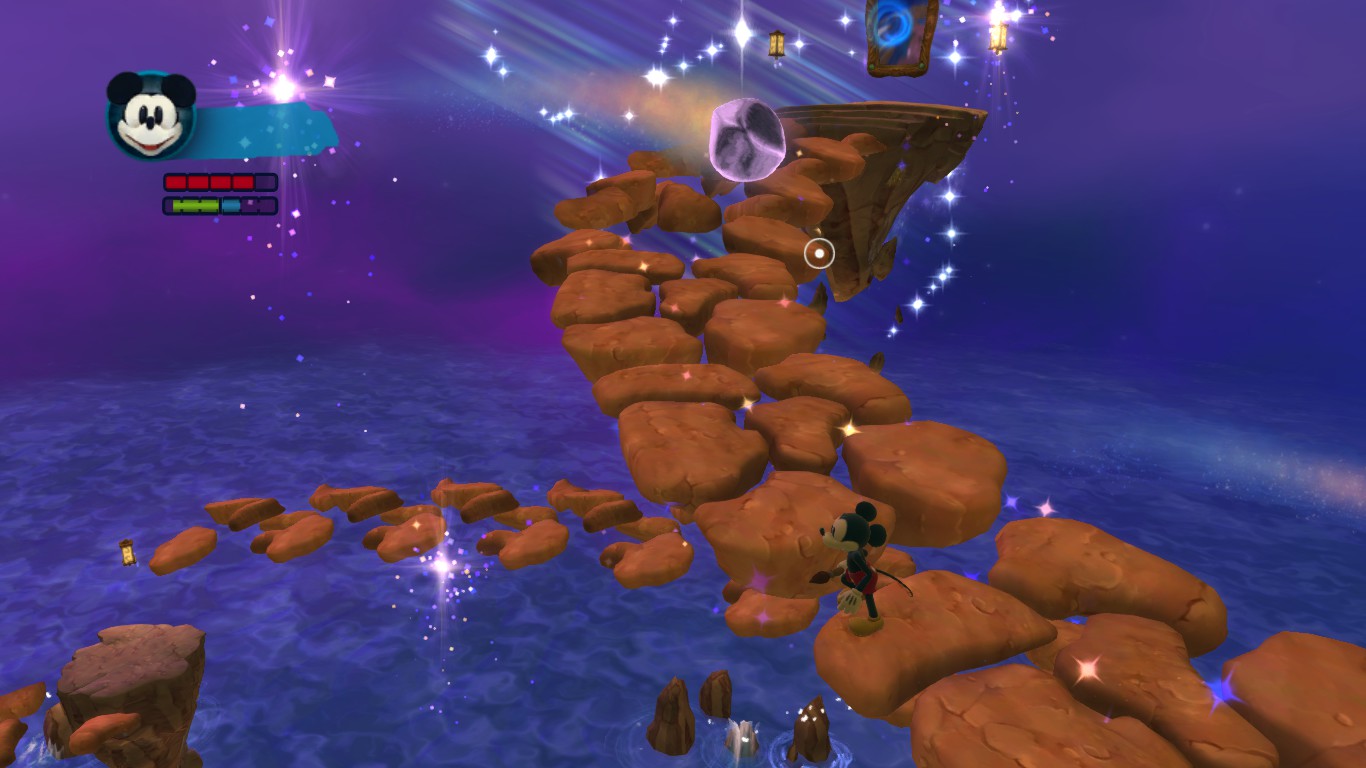Select the aiming reticle crosshair
Image resolution: width=1366 pixels, height=768 pixels.
pos(820,253)
